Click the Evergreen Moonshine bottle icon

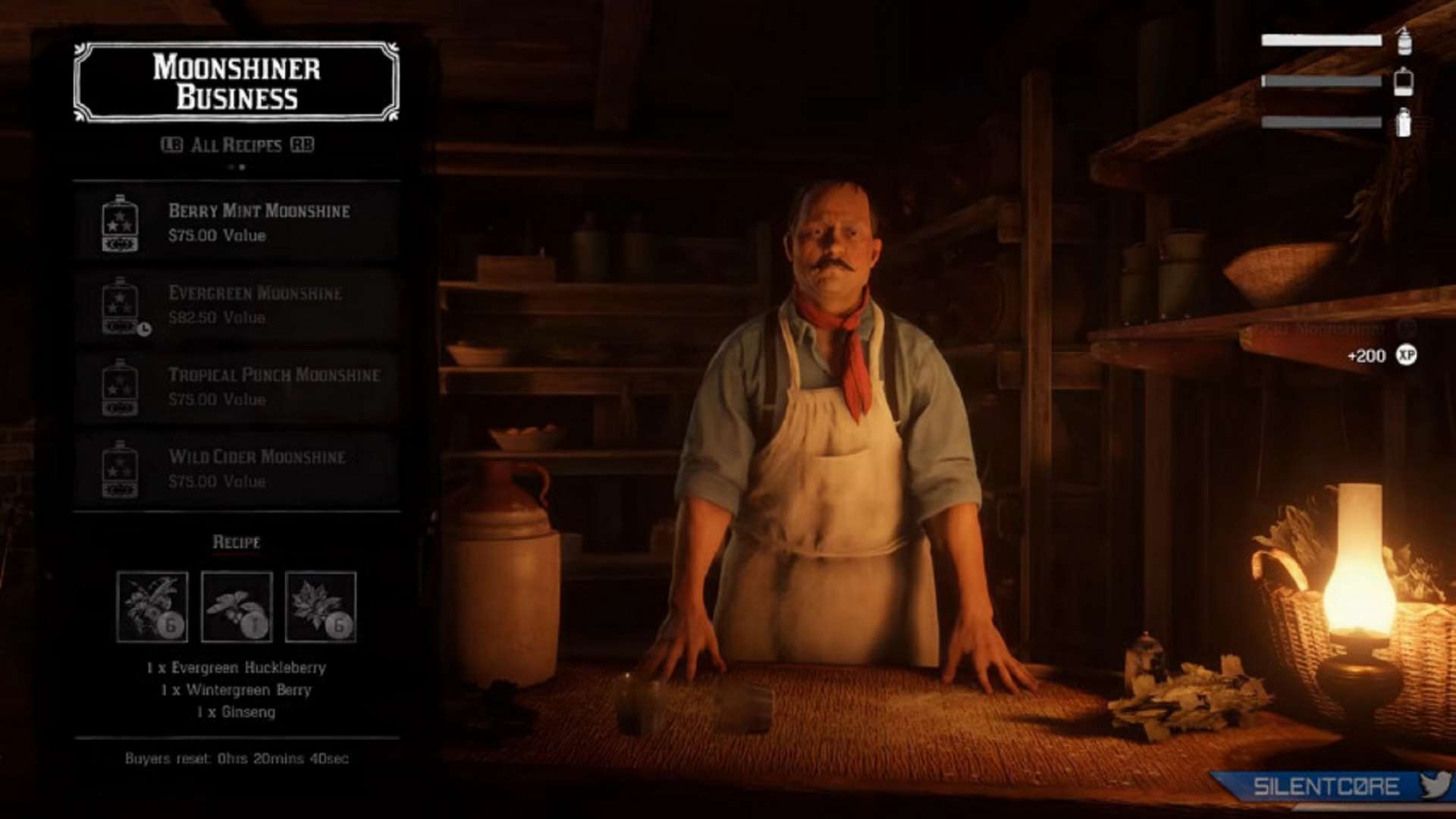click(121, 306)
